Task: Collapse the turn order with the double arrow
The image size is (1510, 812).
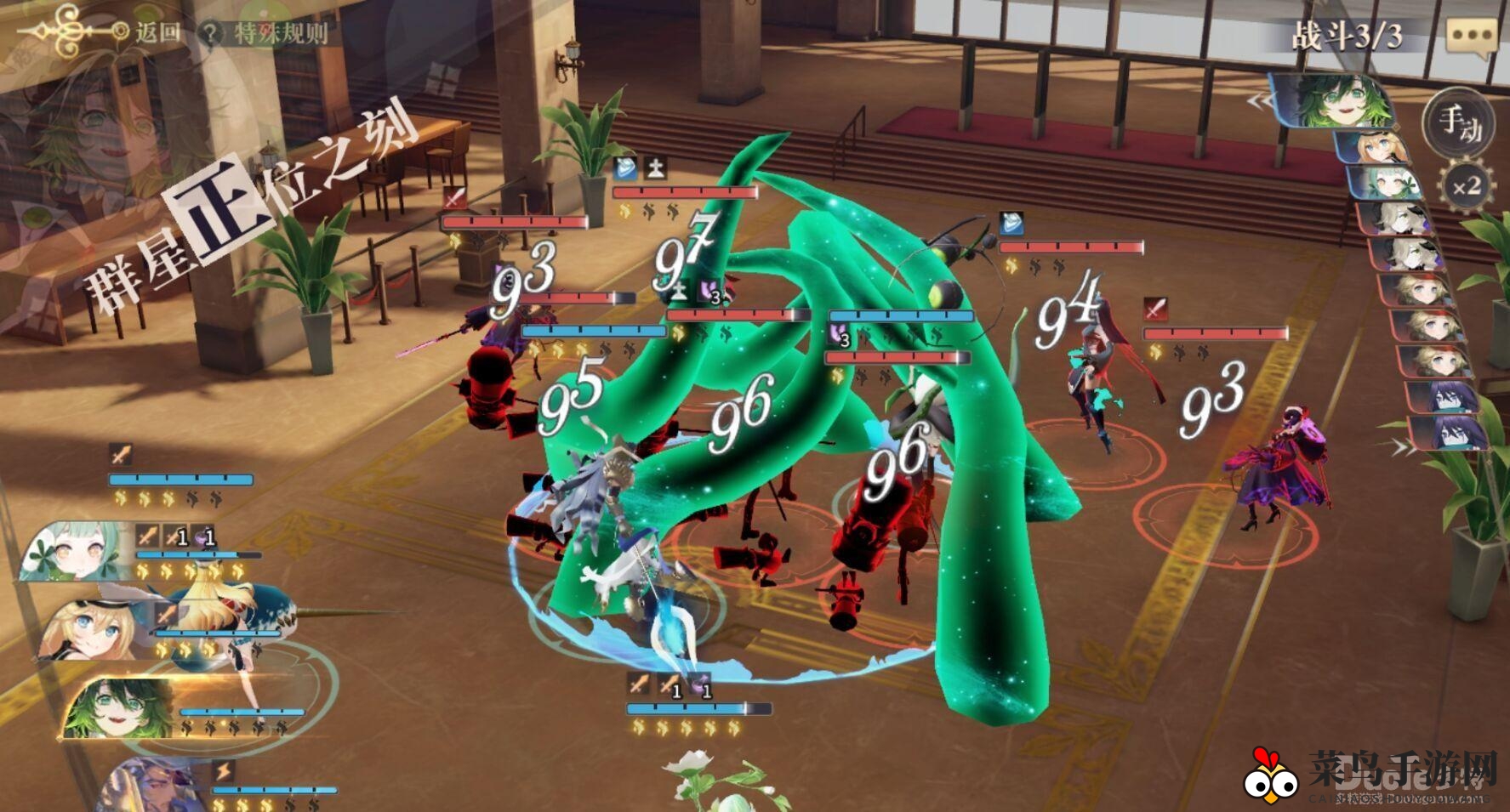Action: click(1259, 102)
